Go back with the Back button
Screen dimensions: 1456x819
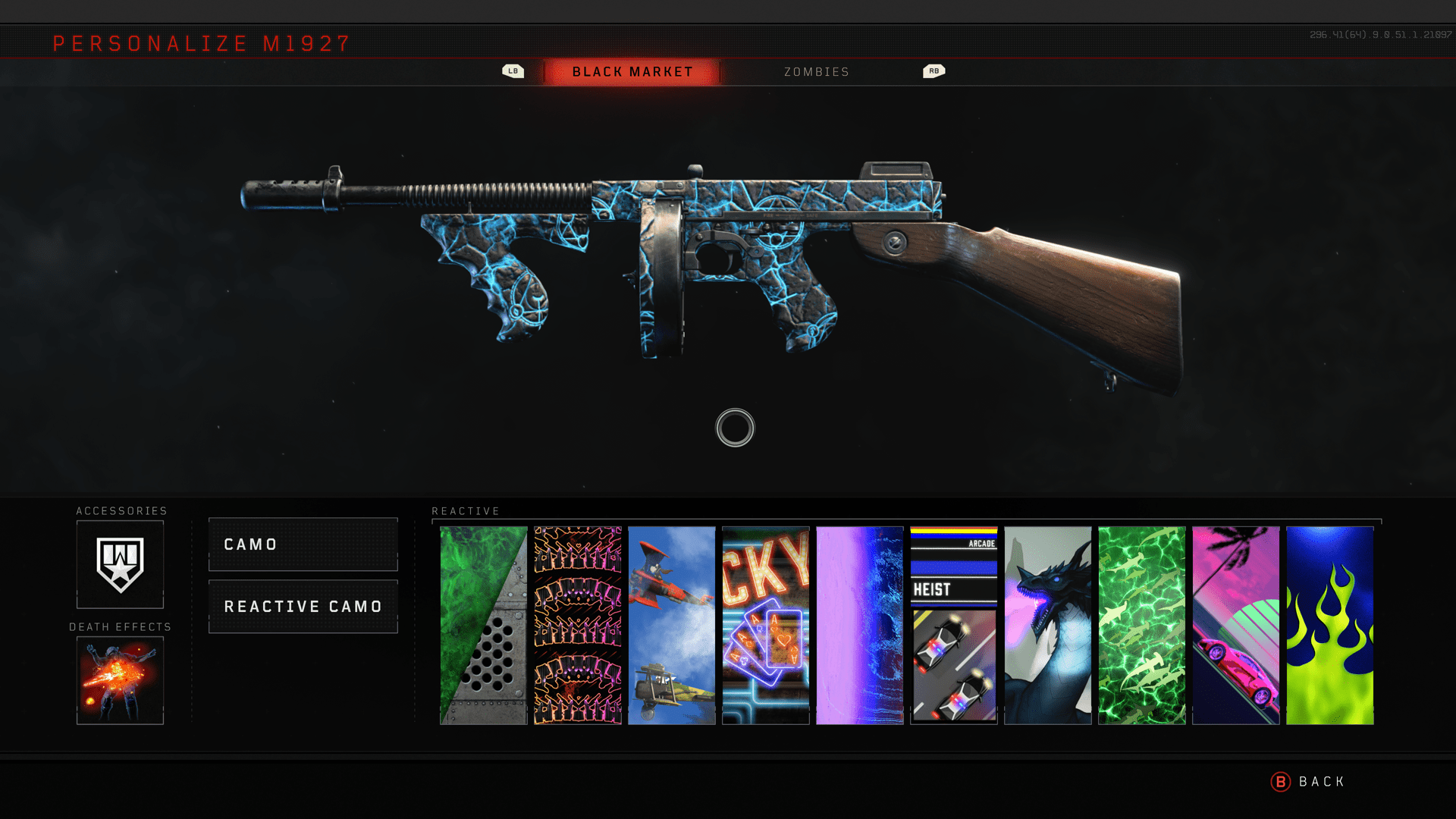pos(1308,782)
